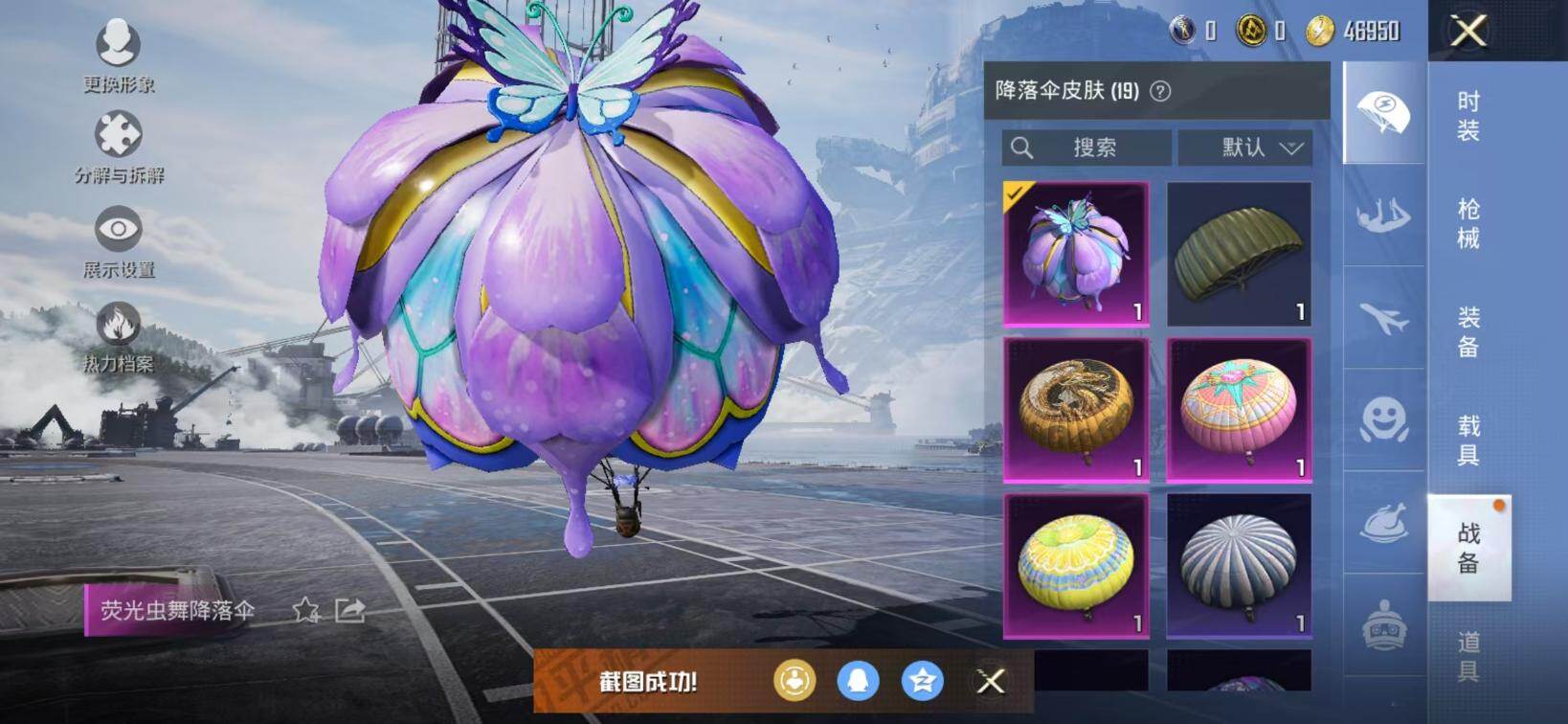Choose the golden dragon parachute skin

pyautogui.click(x=1076, y=409)
